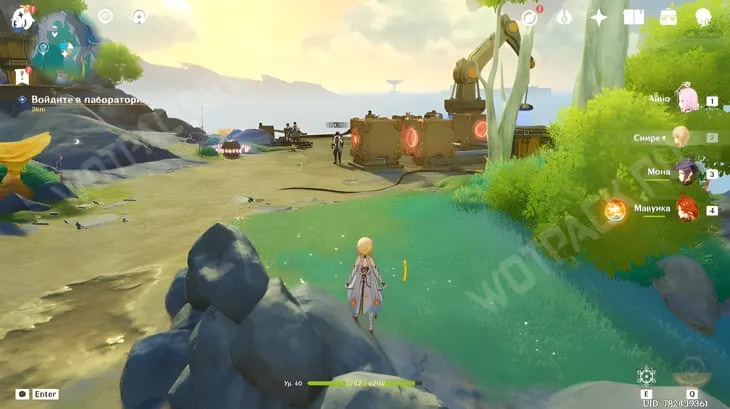Open the chat box speech bubble icon

tap(22, 394)
